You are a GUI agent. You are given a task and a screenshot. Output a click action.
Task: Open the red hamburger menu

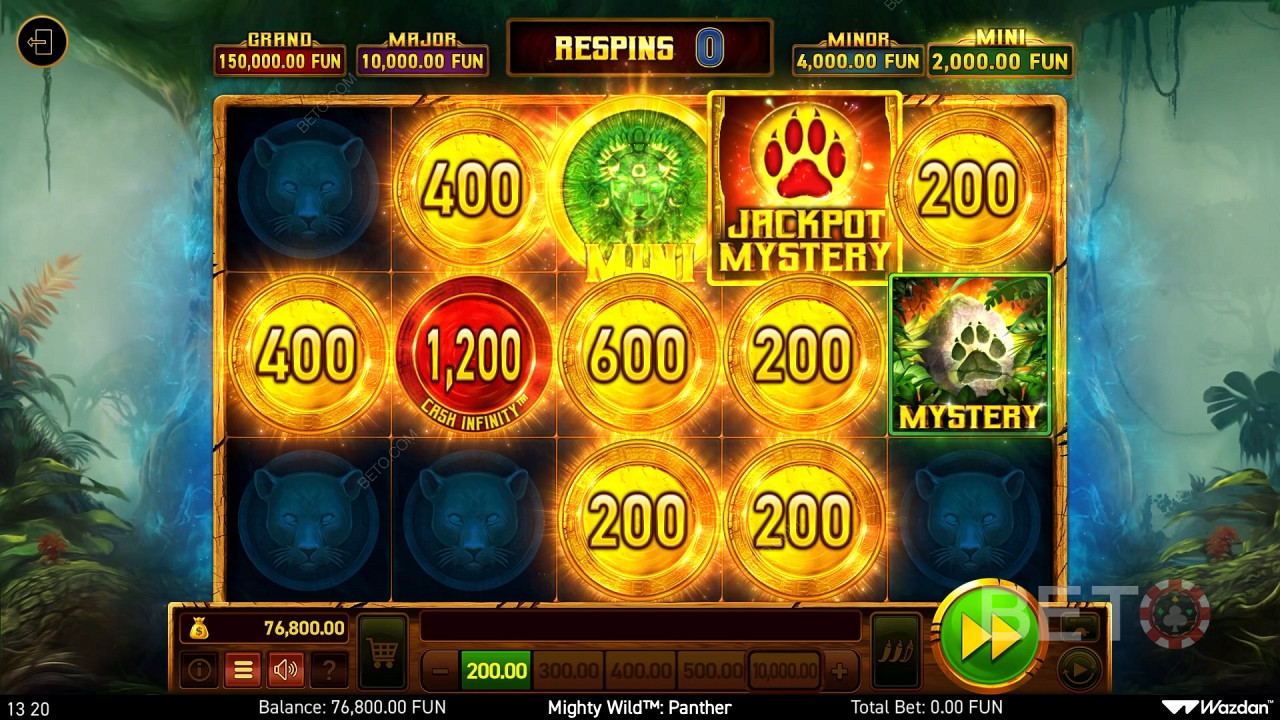[x=243, y=670]
